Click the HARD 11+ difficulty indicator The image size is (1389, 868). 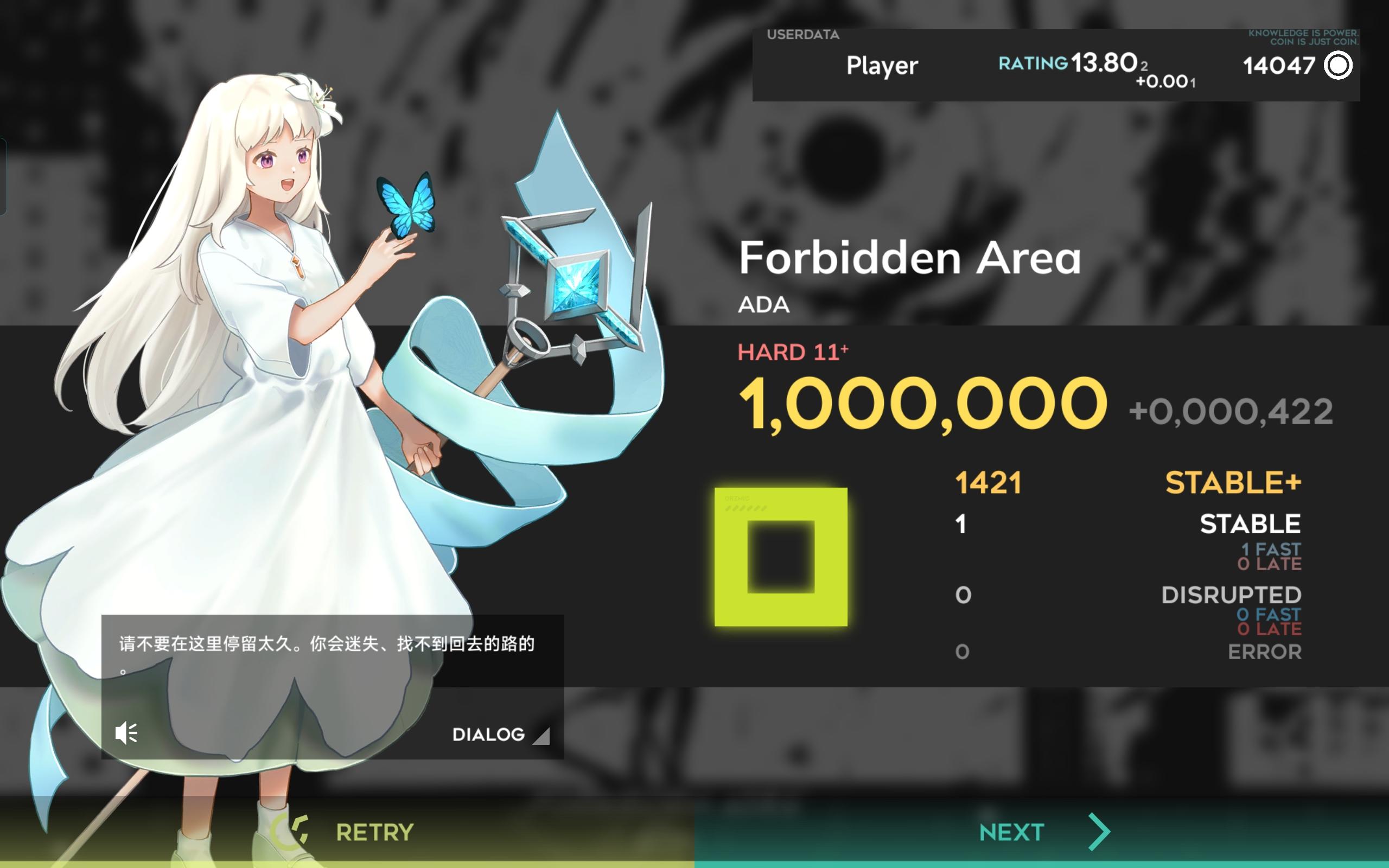(793, 352)
